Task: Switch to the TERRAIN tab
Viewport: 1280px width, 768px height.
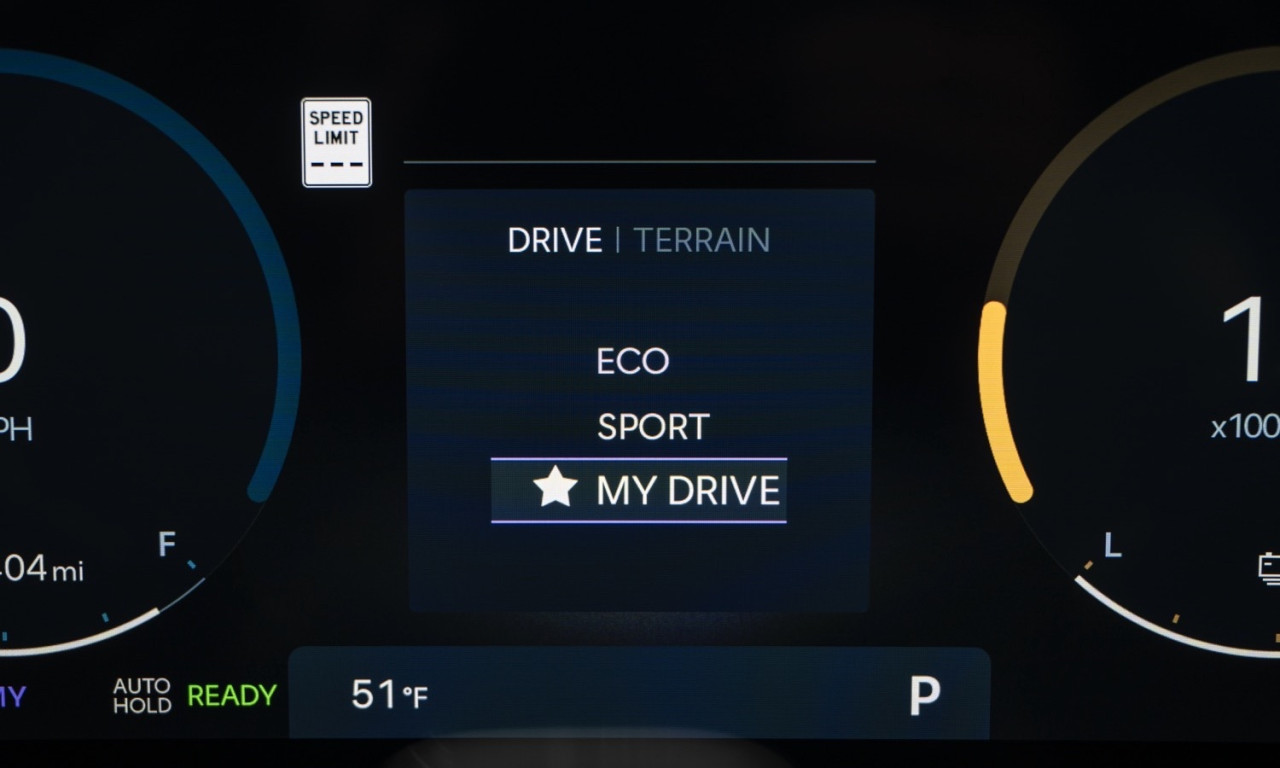Action: 702,241
